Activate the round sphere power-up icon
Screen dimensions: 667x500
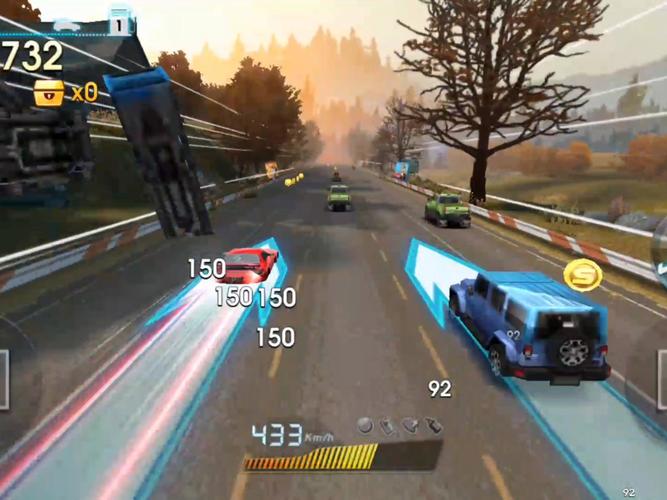pos(365,426)
